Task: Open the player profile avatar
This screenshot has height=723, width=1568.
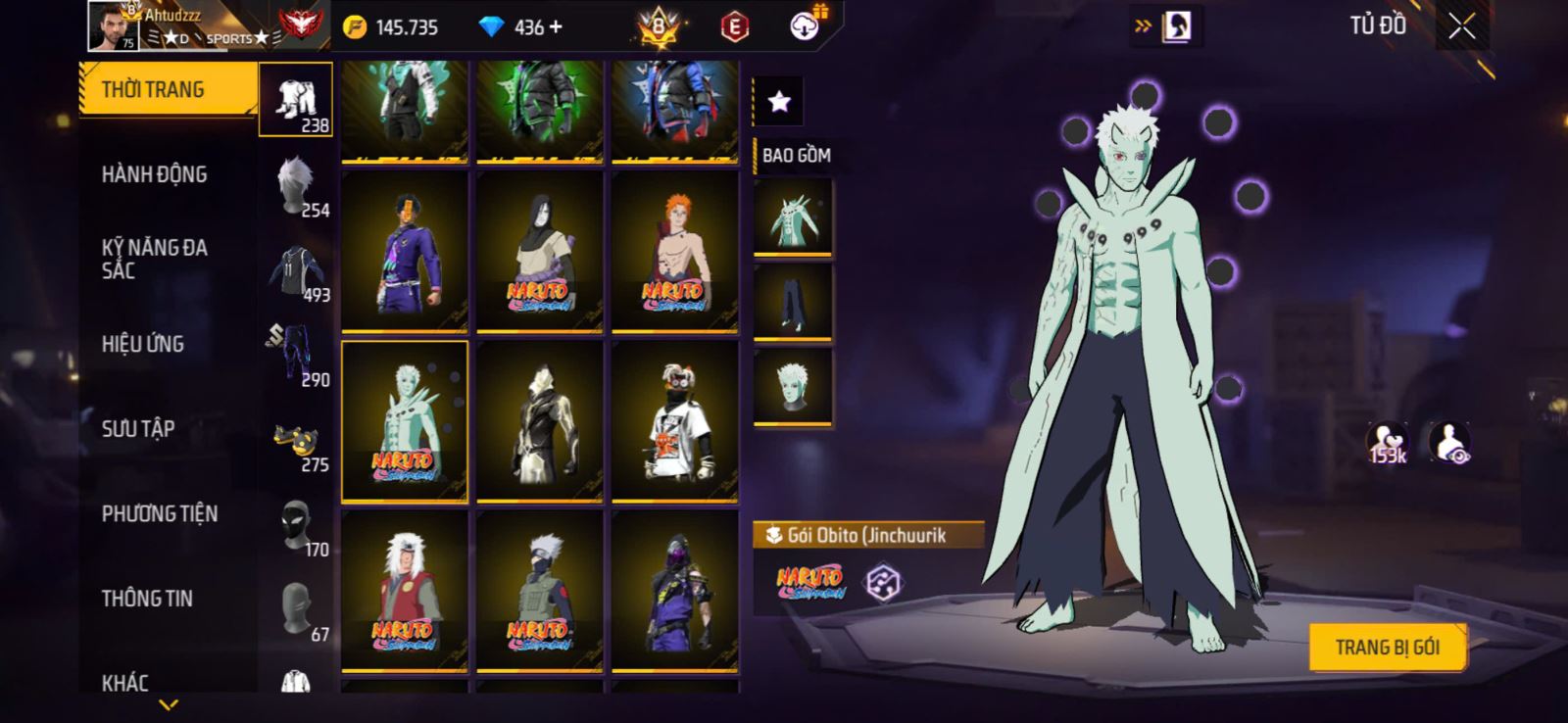Action: 113,25
